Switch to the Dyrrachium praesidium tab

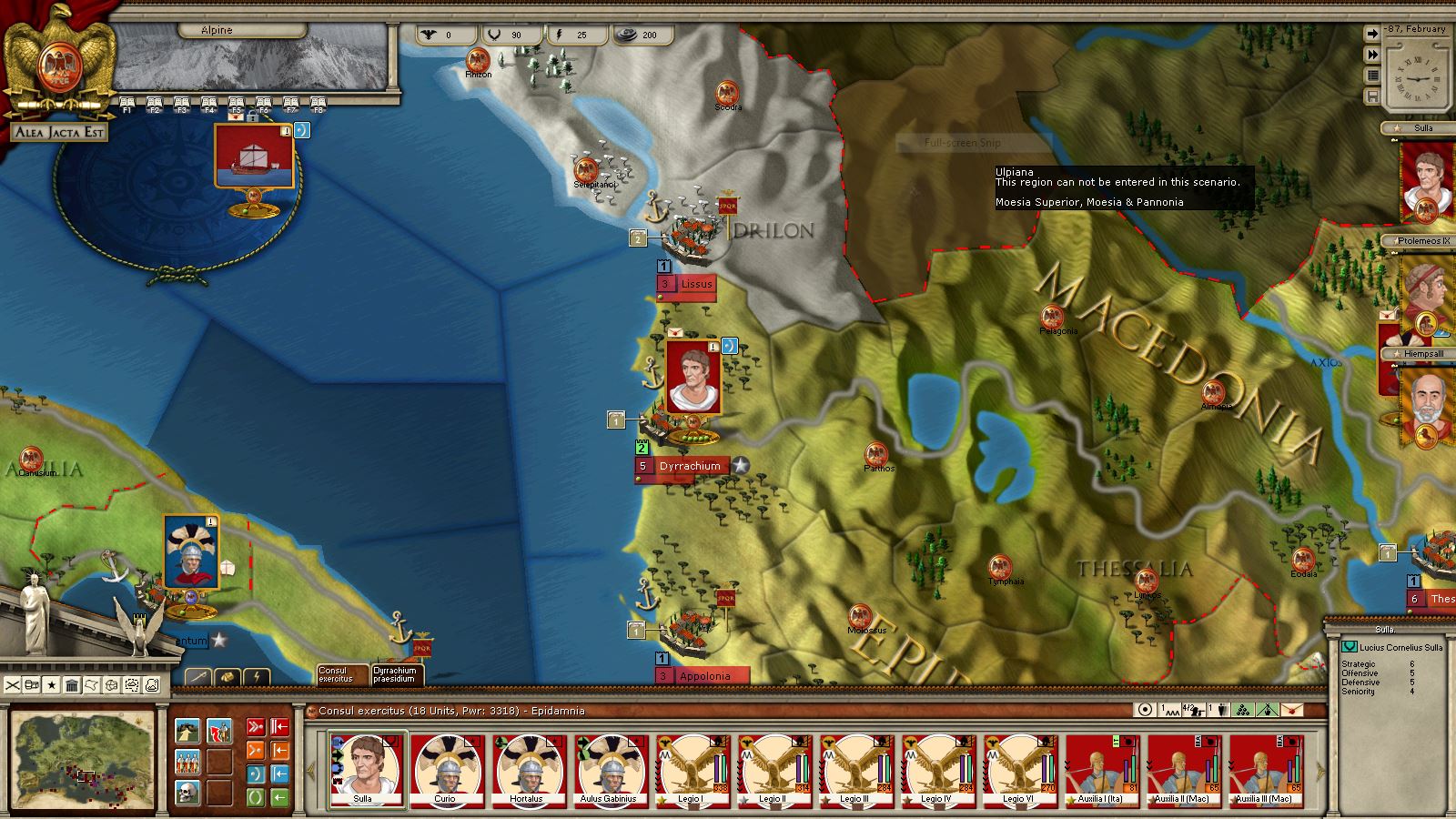click(395, 674)
